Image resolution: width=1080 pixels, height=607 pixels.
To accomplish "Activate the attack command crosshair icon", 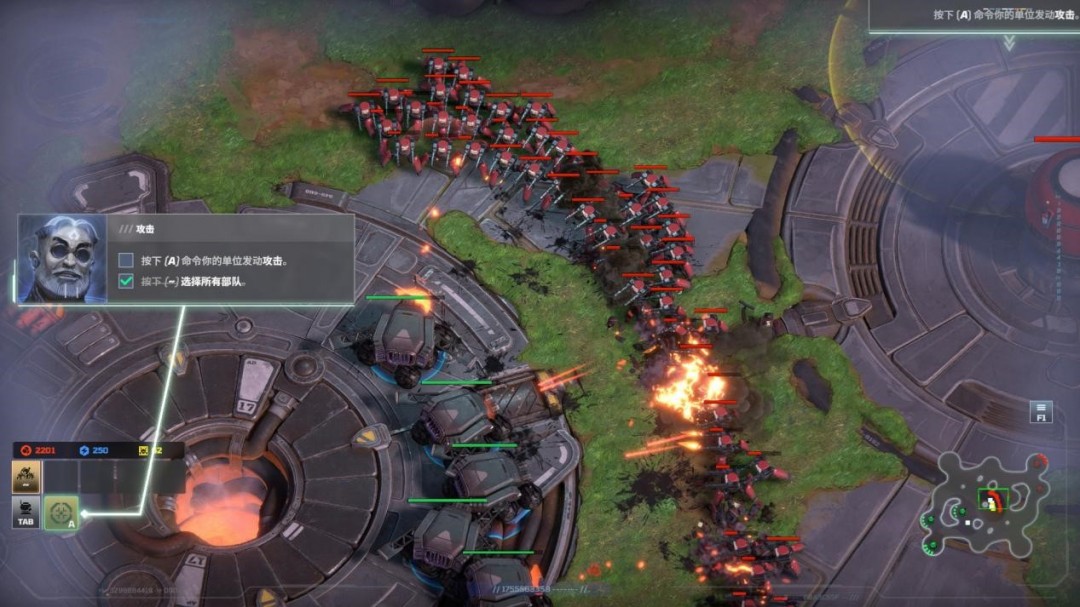I will click(61, 513).
